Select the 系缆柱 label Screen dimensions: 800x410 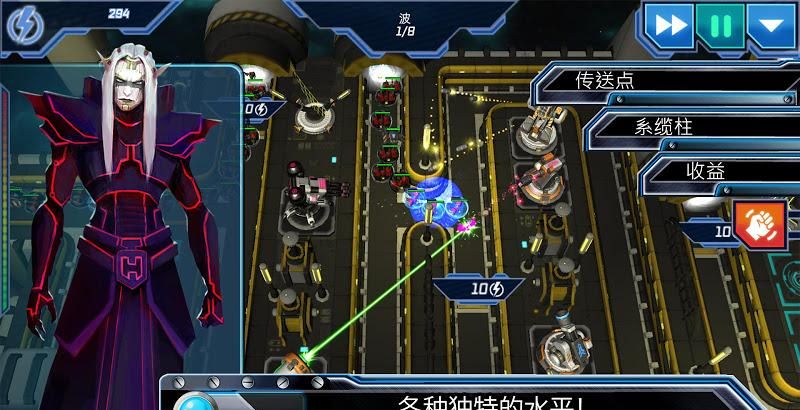point(663,126)
